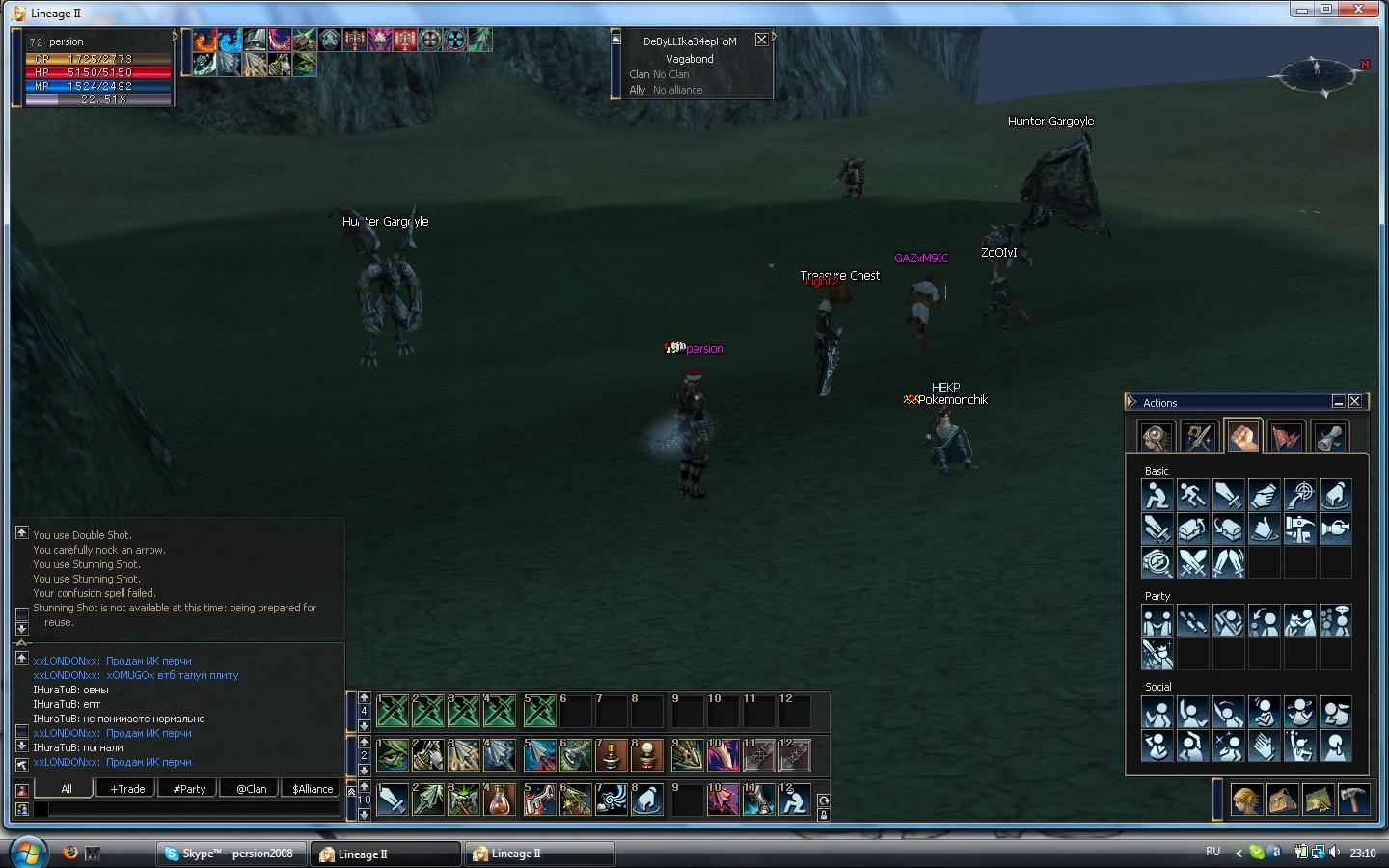Close the Actions window
This screenshot has width=1389, height=868.
[x=1354, y=401]
